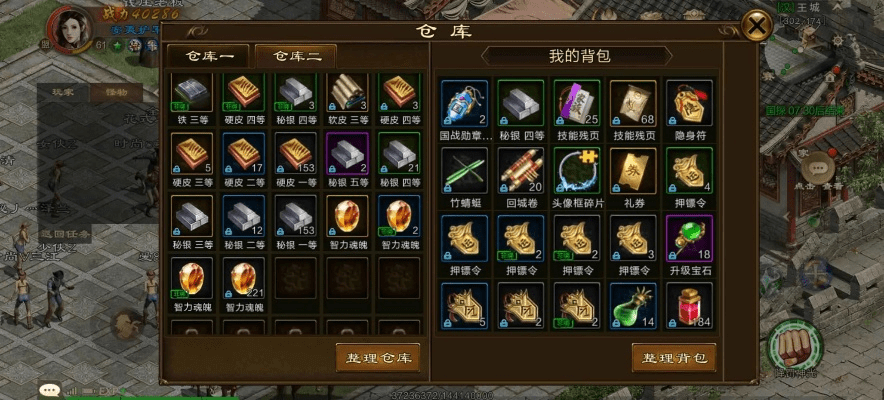This screenshot has height=400, width=884.
Task: Switch to the 仓库二 tab
Action: click(x=296, y=56)
